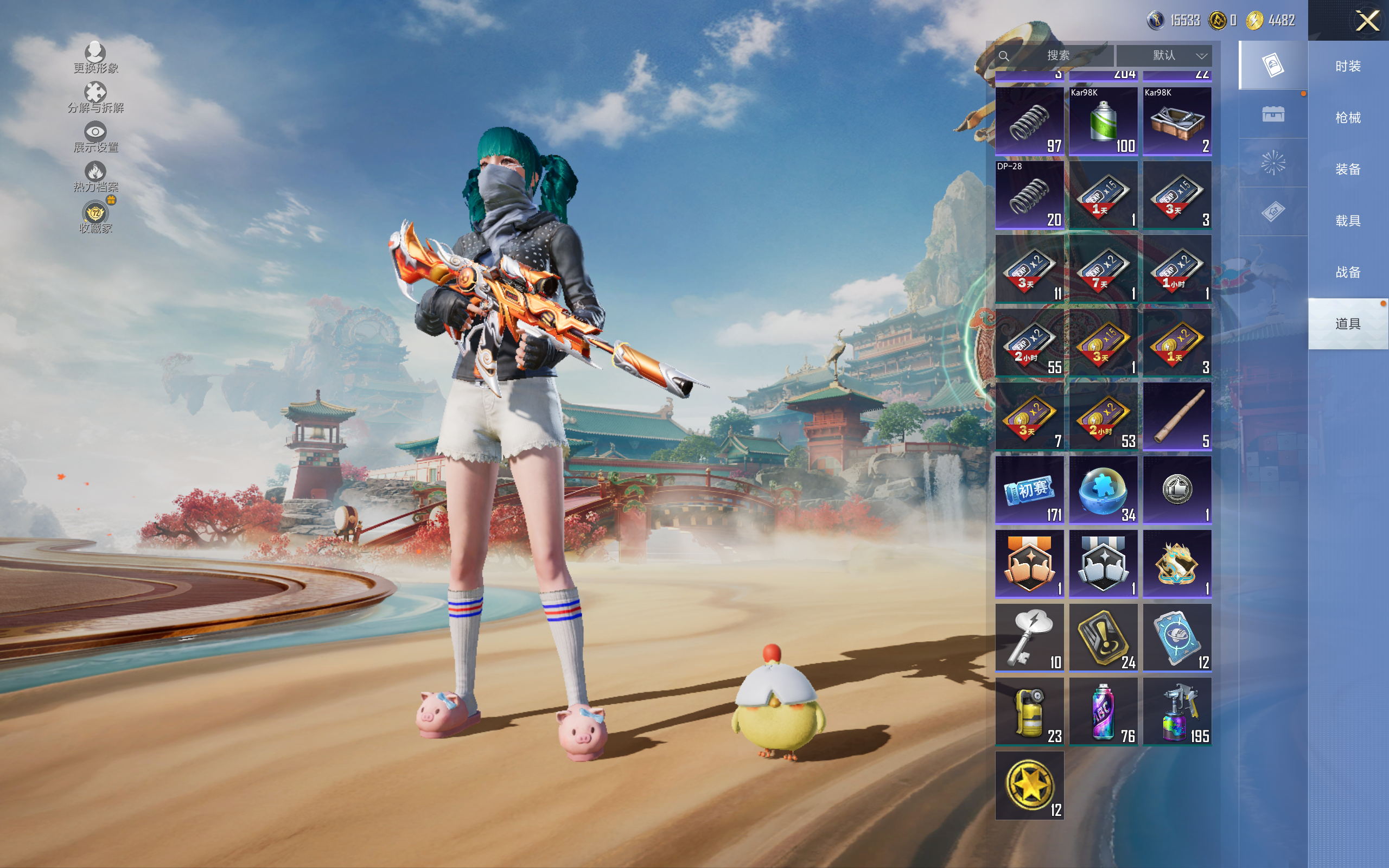Open the 道具 items tab
The image size is (1389, 868).
point(1348,324)
